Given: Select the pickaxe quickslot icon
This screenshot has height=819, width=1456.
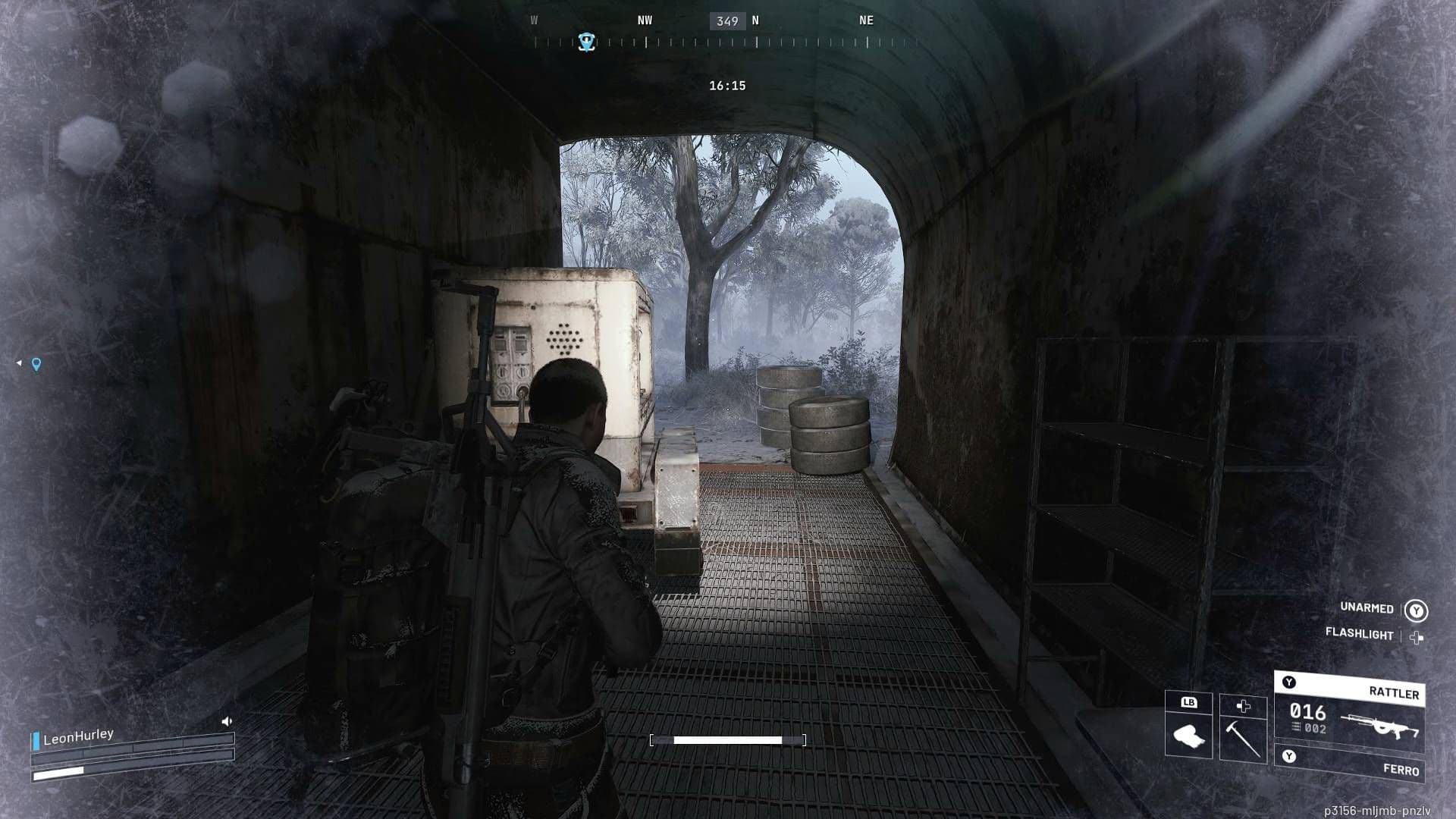Looking at the screenshot, I should pos(1241,739).
